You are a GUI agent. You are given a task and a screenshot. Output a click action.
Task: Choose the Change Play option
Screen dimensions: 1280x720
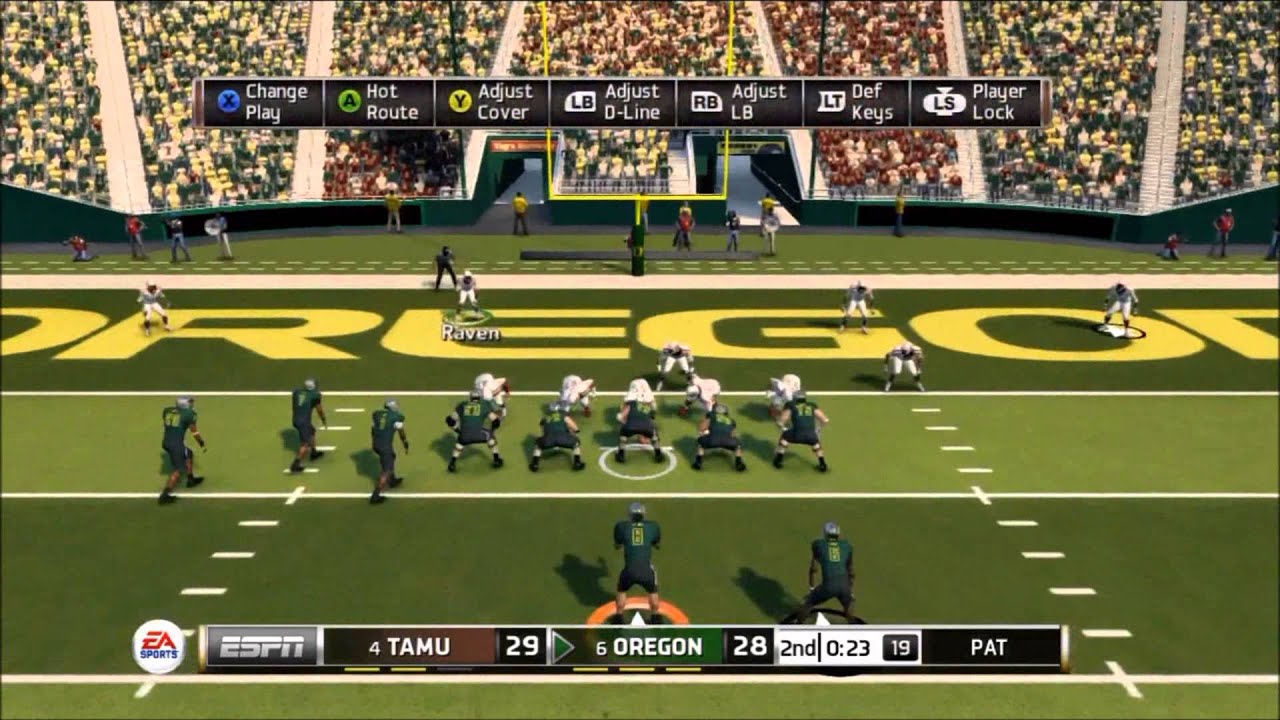click(262, 103)
